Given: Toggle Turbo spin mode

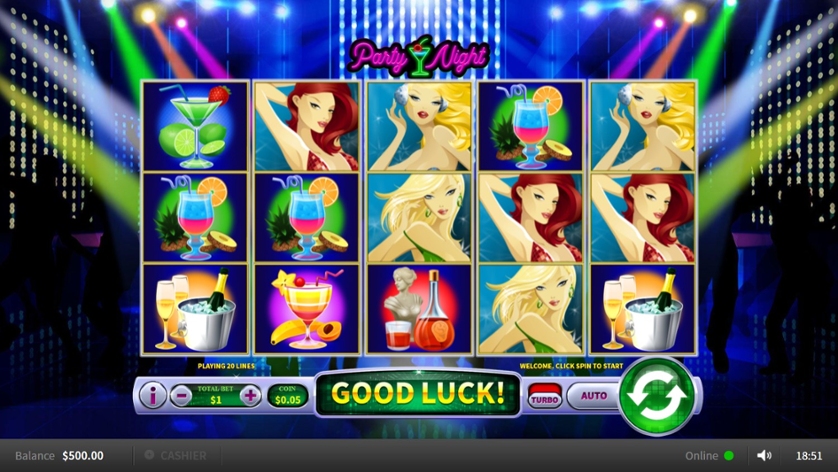Looking at the screenshot, I should 544,397.
